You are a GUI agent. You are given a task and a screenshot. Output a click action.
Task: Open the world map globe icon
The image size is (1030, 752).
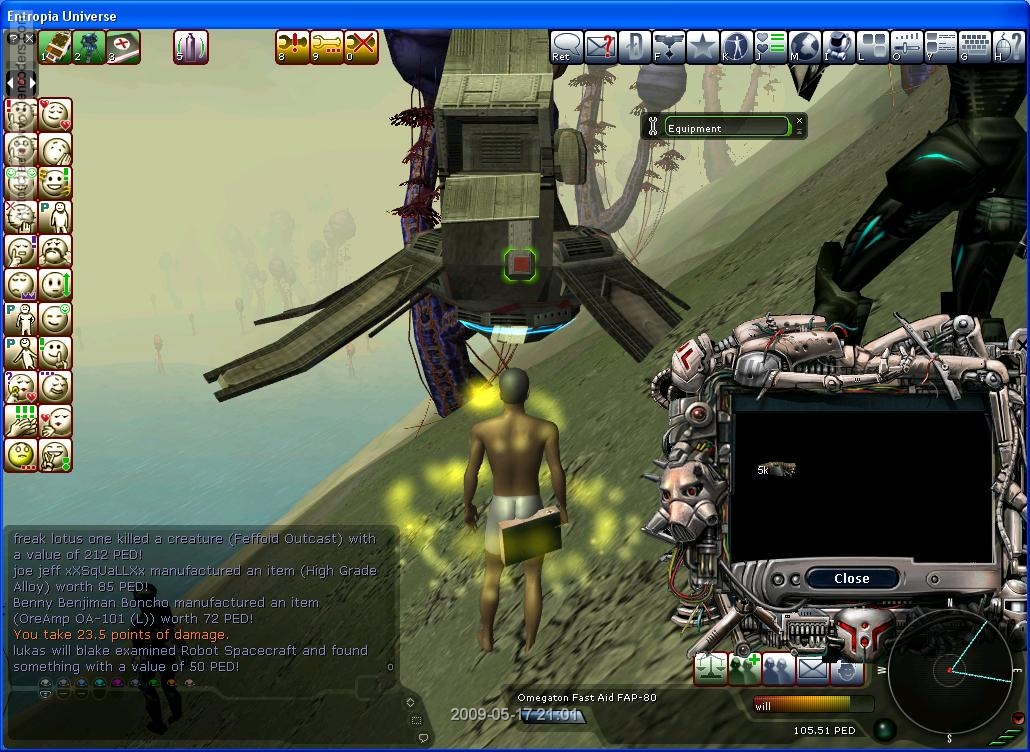(x=805, y=47)
